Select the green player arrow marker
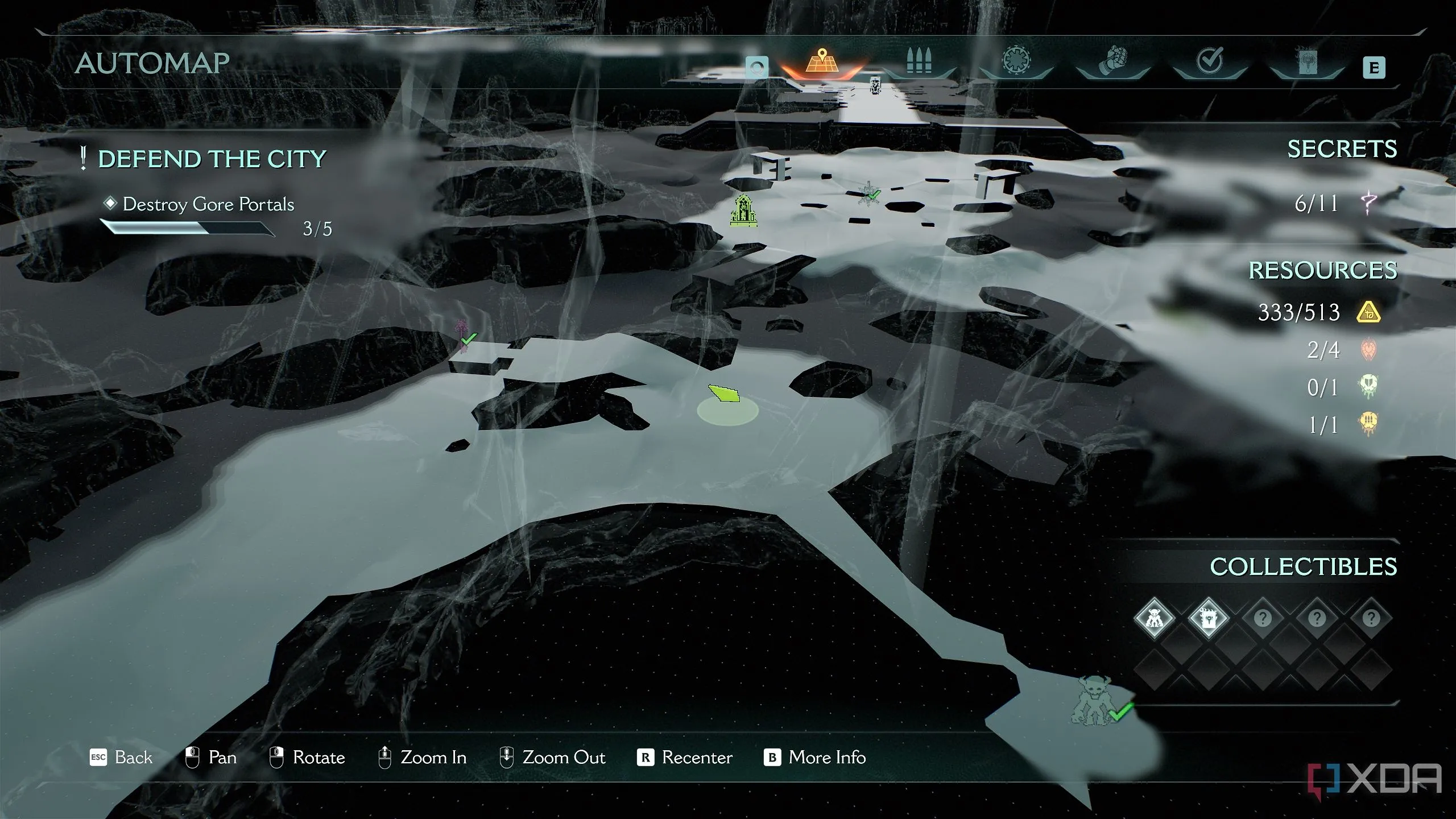Screen dimensions: 1456x819 pyautogui.click(x=724, y=394)
